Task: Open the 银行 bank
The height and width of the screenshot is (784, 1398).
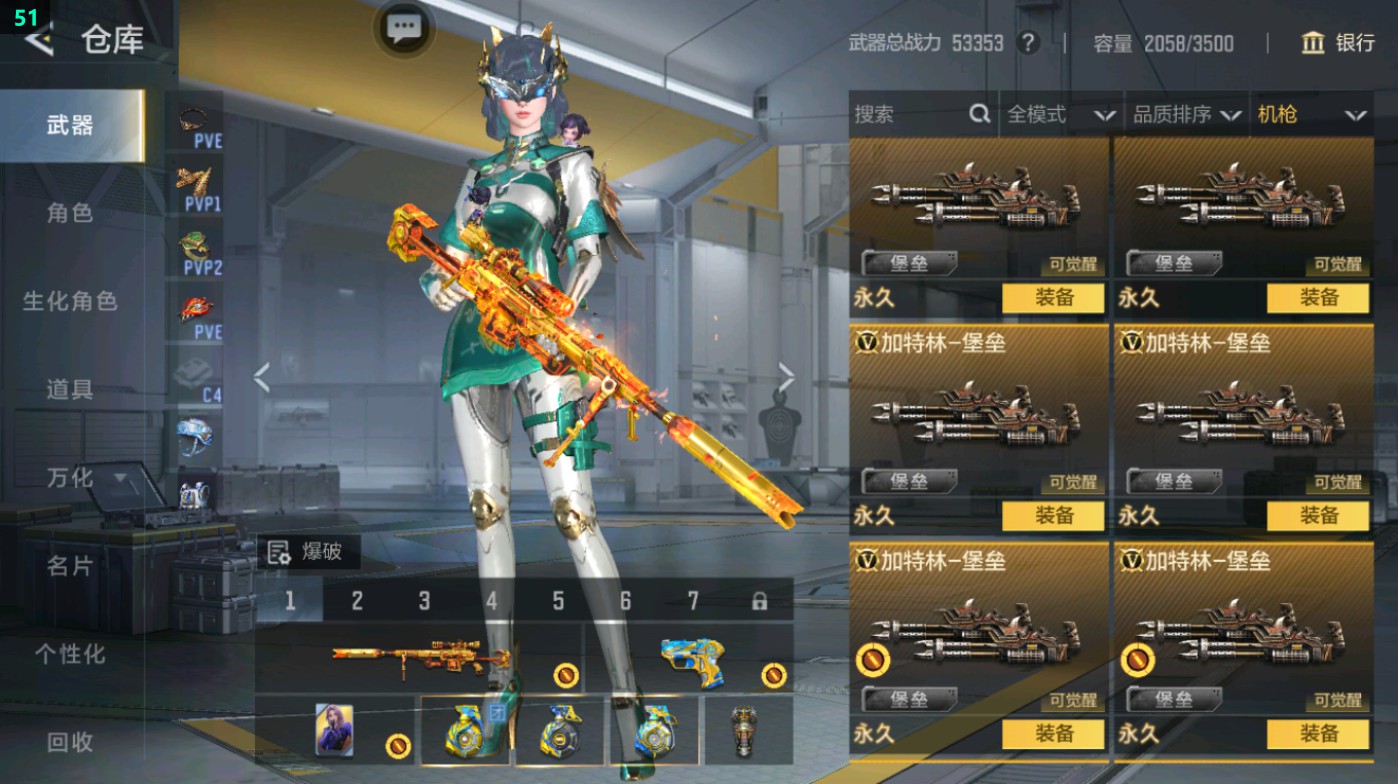Action: click(x=1338, y=43)
